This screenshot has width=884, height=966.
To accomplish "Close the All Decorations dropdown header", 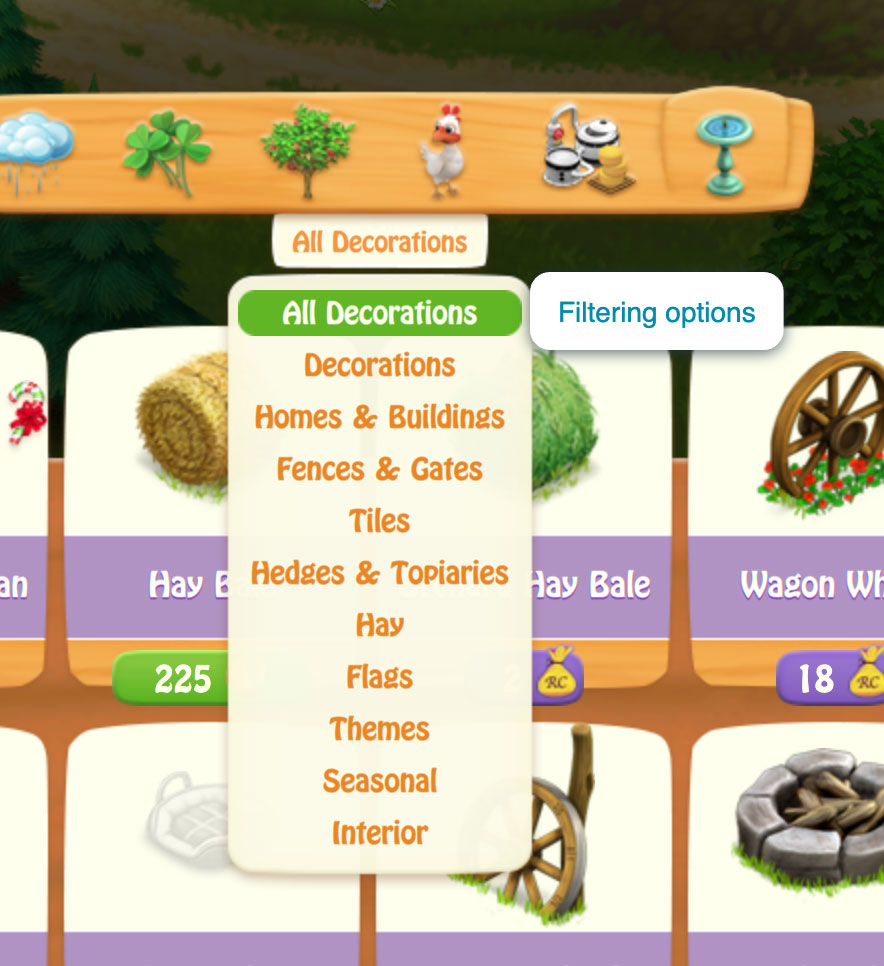I will click(x=380, y=242).
